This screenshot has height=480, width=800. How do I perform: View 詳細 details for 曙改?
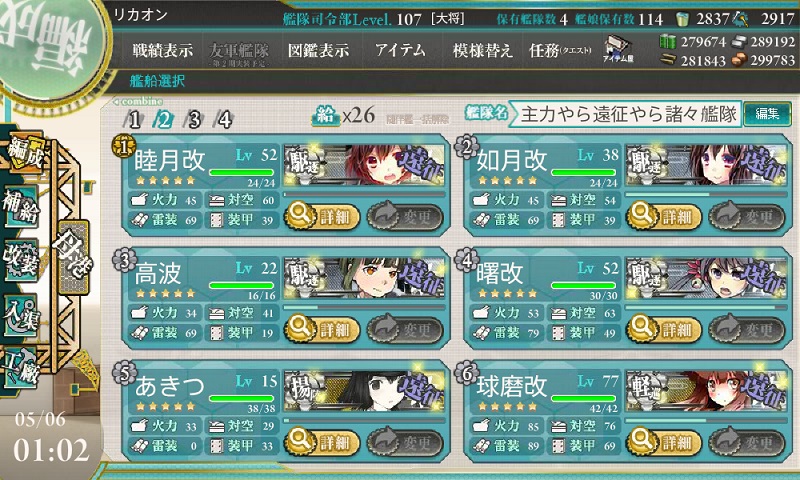[662, 328]
